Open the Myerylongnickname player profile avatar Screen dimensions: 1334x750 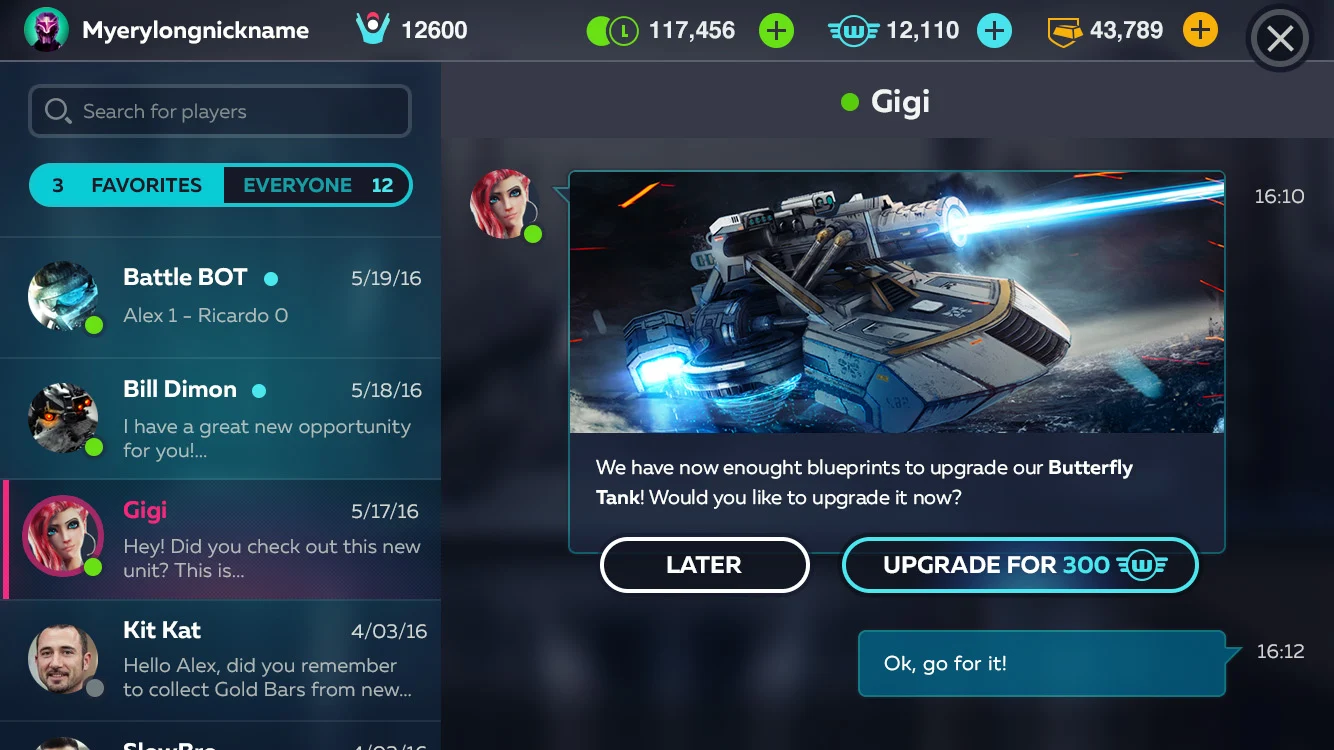coord(47,30)
